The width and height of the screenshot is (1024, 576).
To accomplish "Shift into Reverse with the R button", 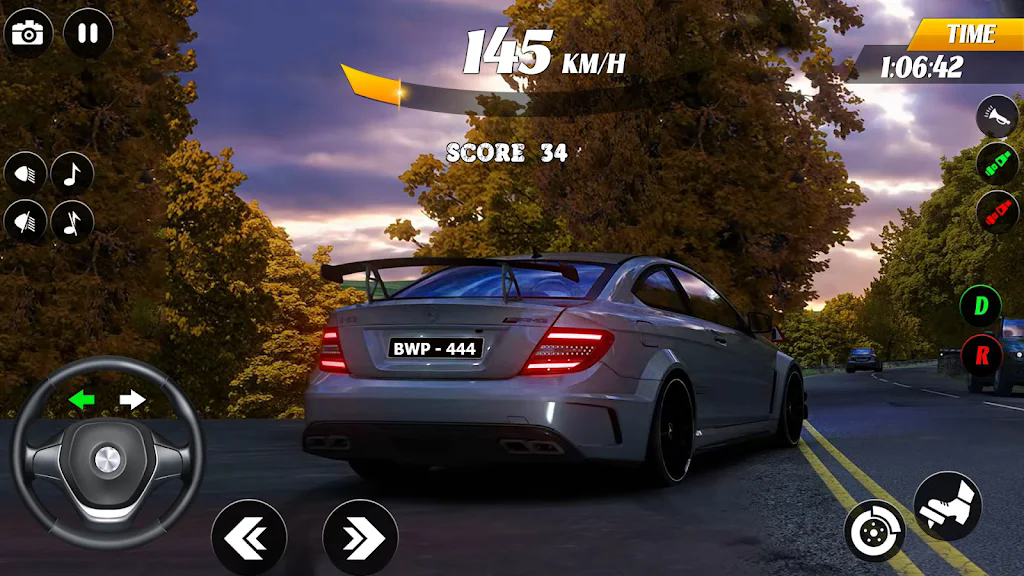I will (x=981, y=355).
